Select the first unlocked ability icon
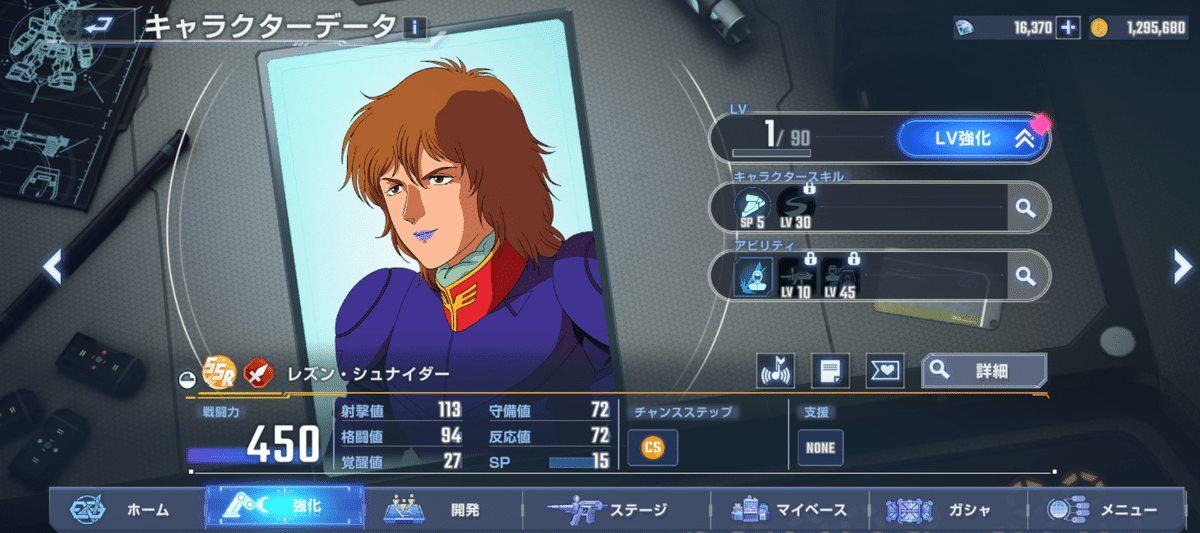1200x533 pixels. [752, 275]
